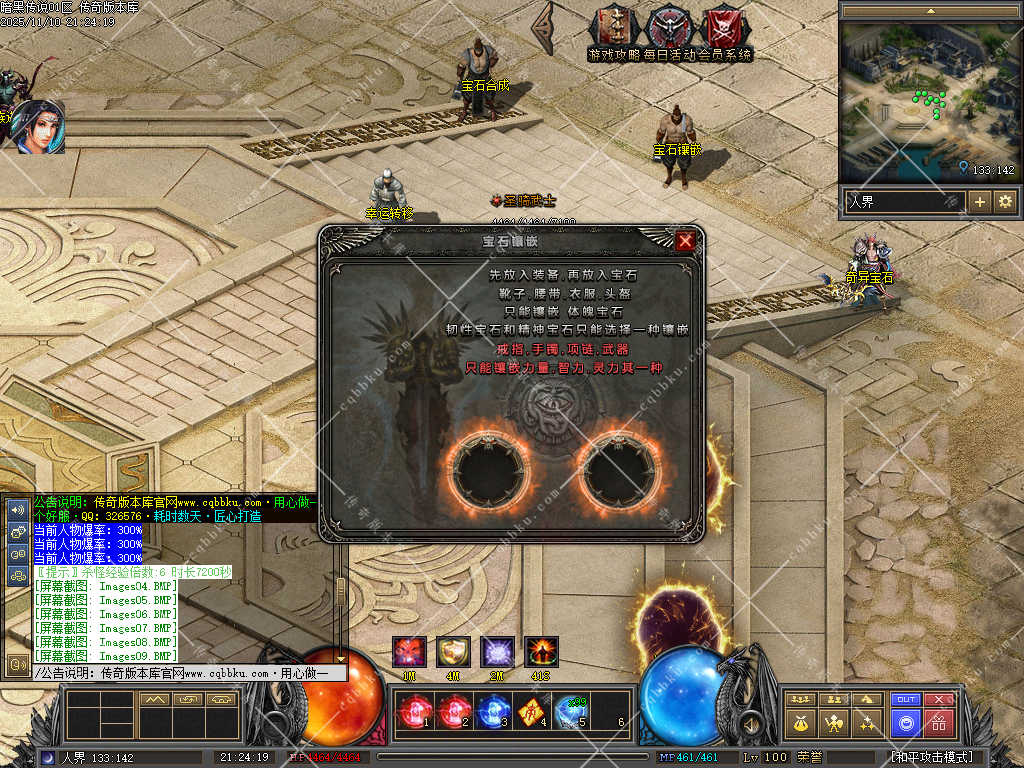Click the golden shield buff icon
Viewport: 1024px width, 768px height.
453,652
